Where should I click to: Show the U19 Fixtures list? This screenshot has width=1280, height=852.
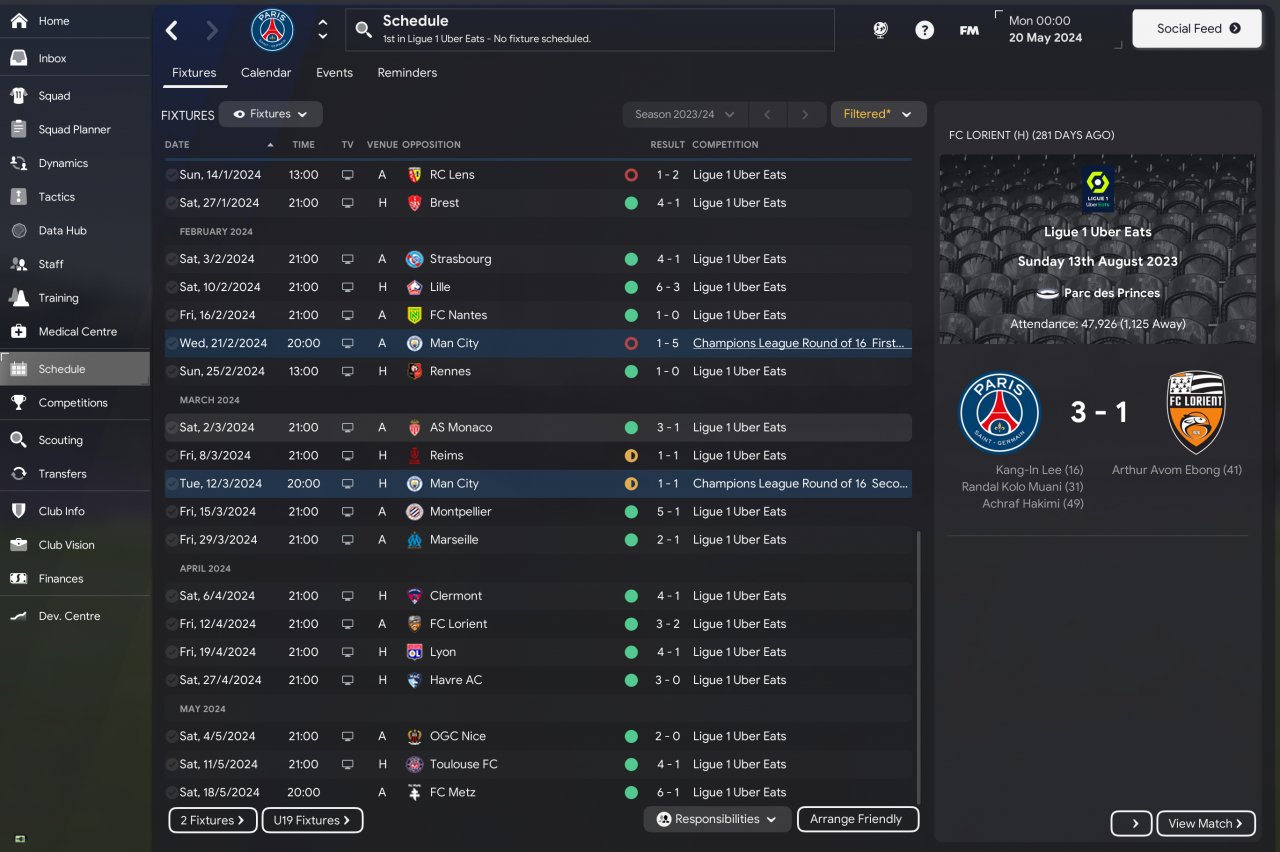click(312, 820)
